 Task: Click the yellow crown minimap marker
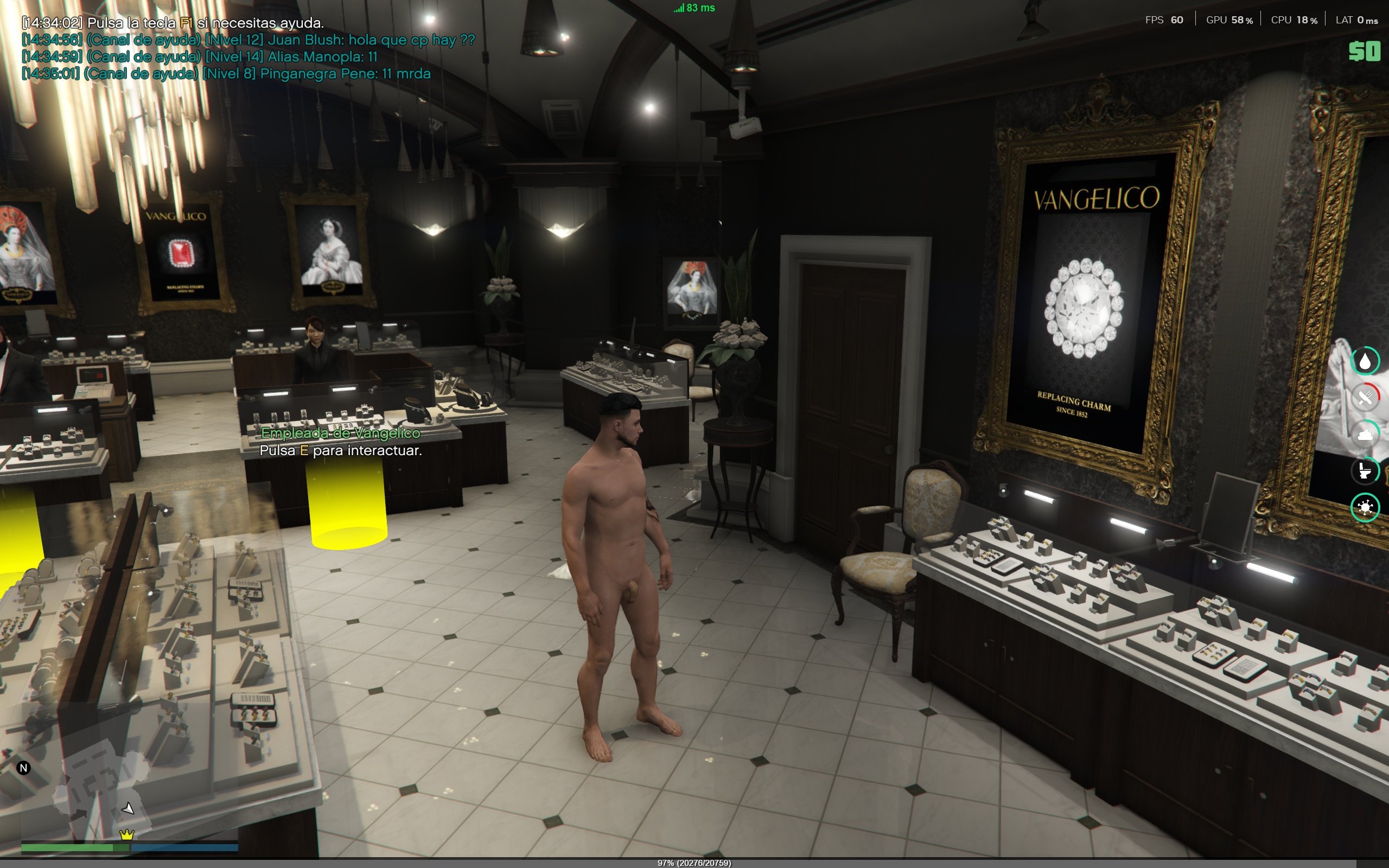pos(126,834)
